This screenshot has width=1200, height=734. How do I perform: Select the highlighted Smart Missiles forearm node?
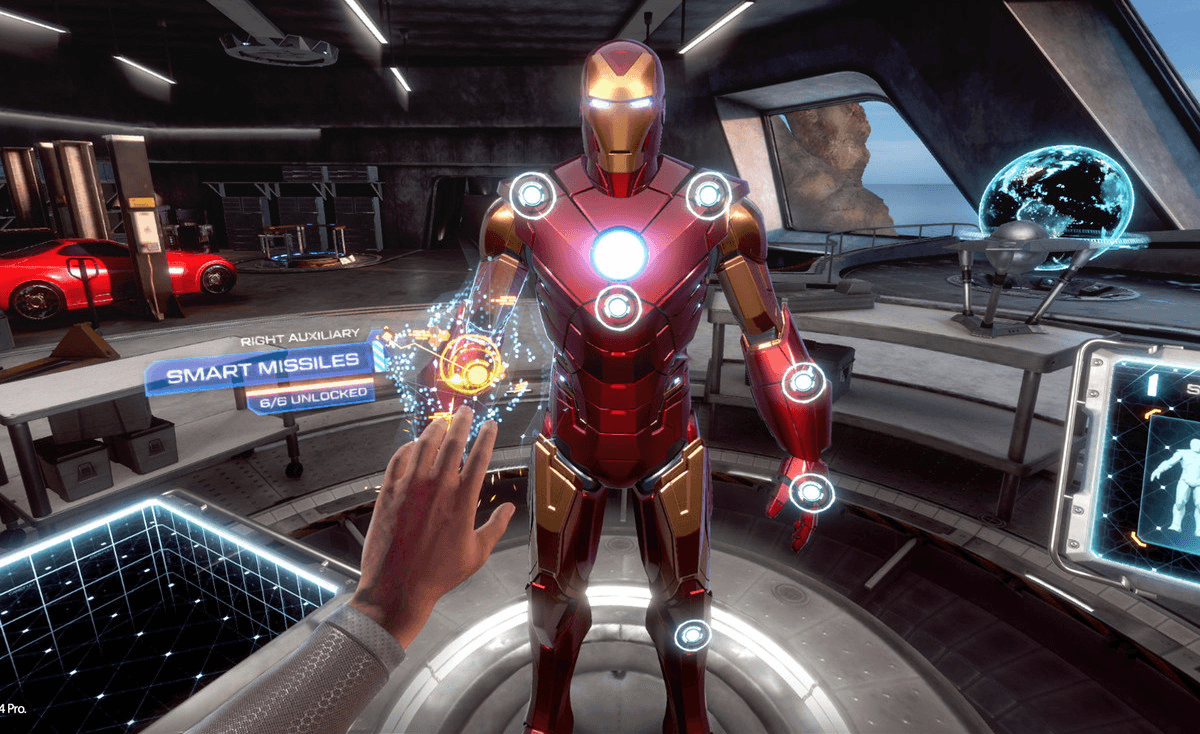[473, 365]
